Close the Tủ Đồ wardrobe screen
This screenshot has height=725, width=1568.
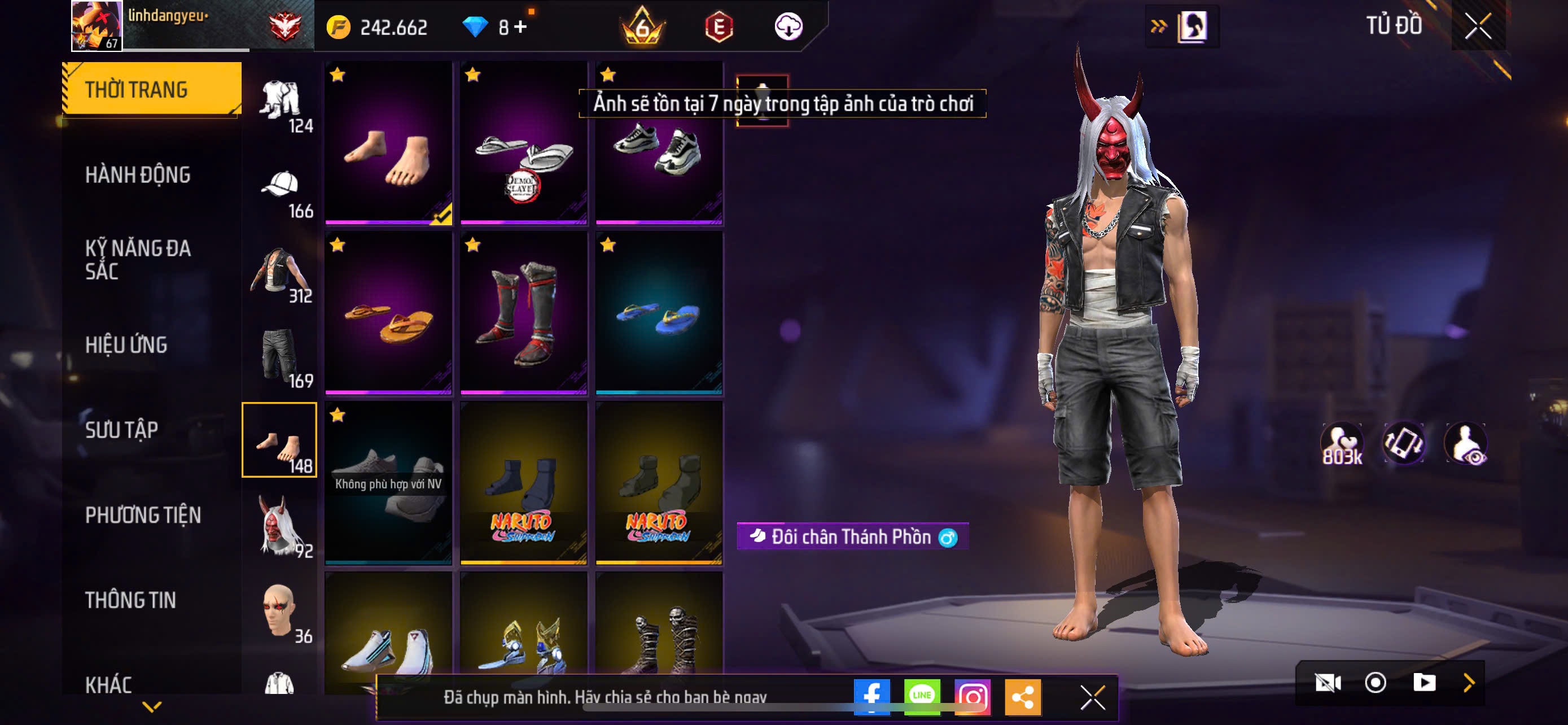pyautogui.click(x=1478, y=27)
